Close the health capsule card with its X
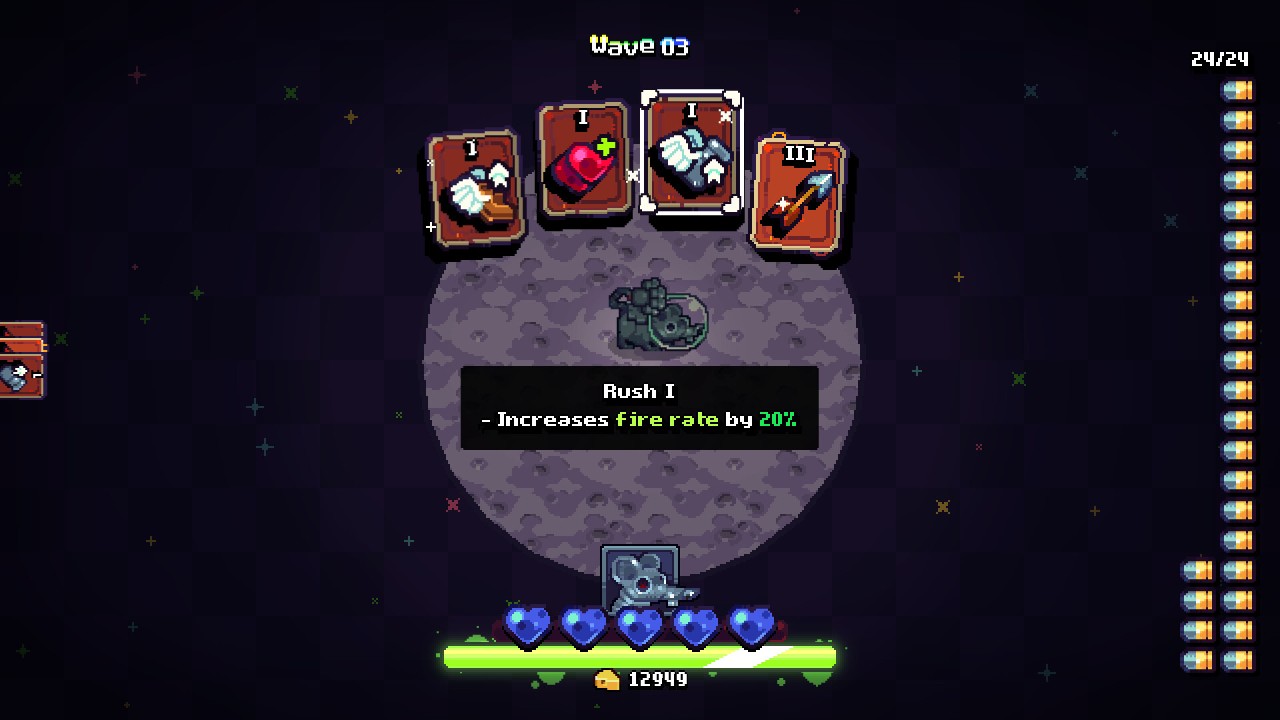This screenshot has width=1280, height=720. [635, 176]
